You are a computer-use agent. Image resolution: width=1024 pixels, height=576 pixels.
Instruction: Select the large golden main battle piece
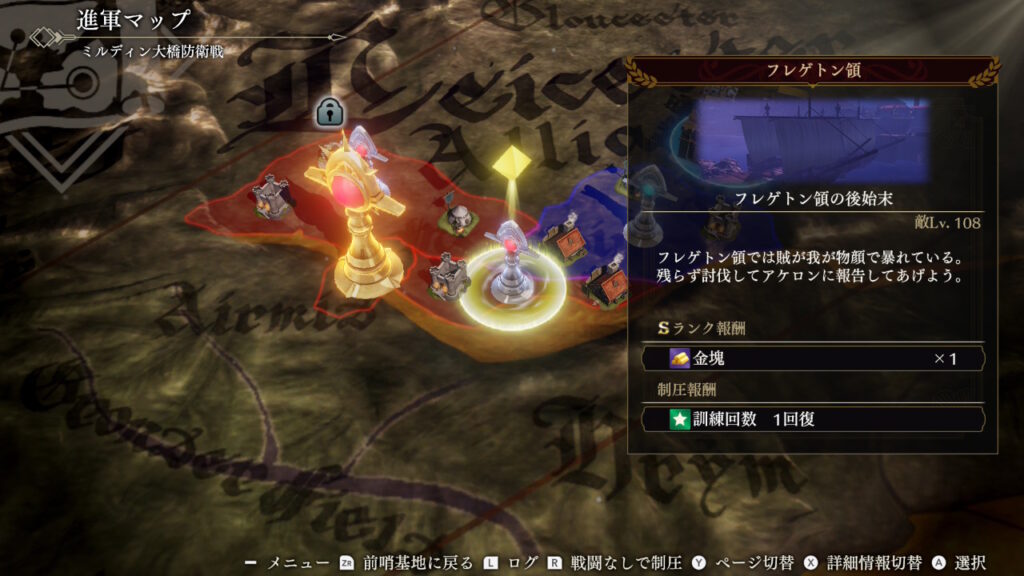point(362,220)
